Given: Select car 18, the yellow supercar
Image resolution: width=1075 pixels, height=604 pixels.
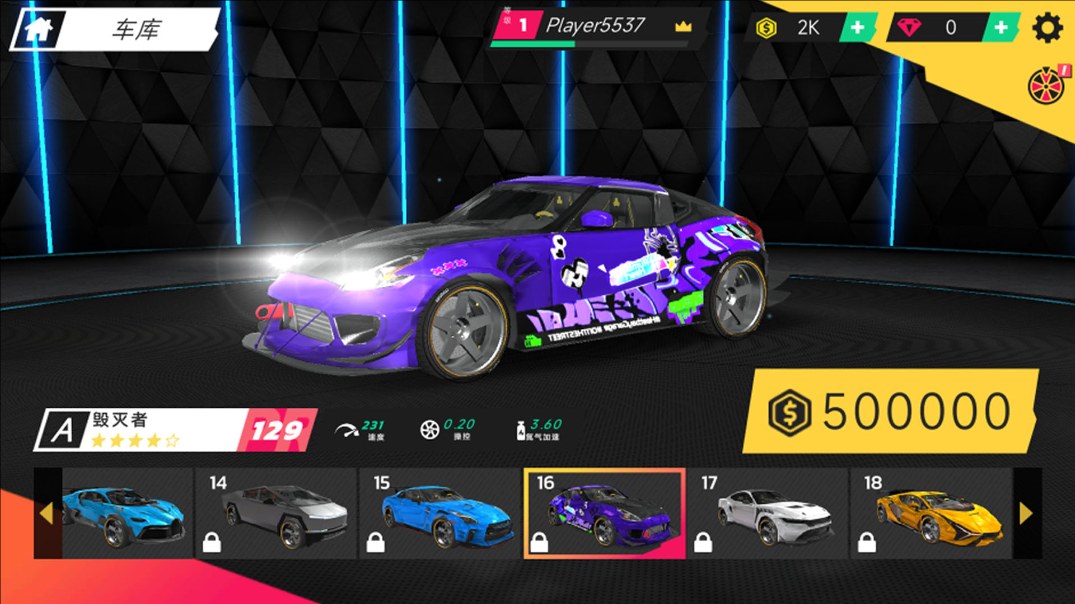Looking at the screenshot, I should pos(931,513).
